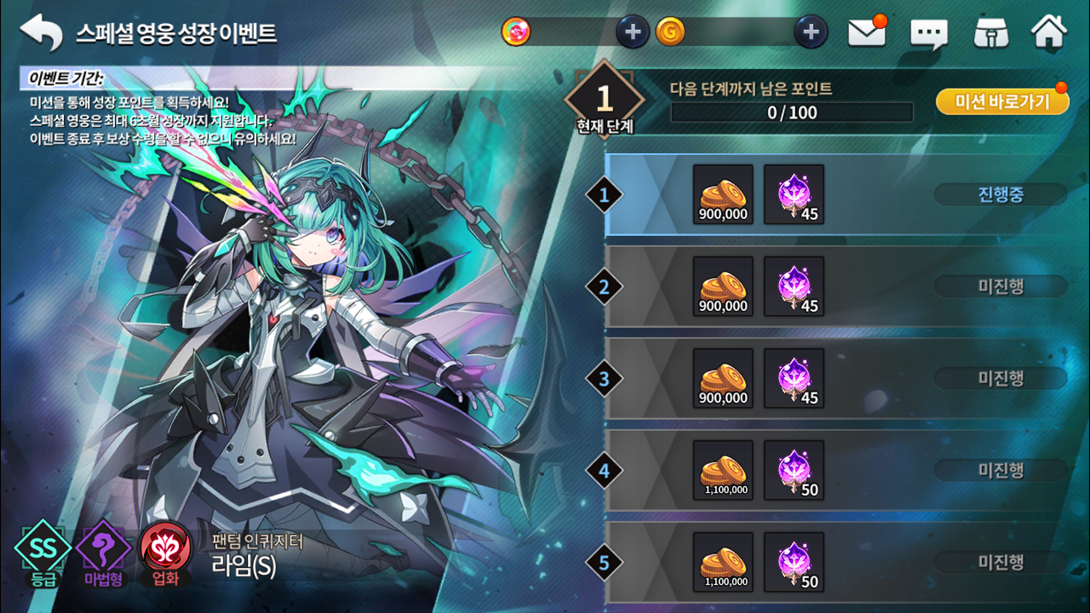The image size is (1090, 613).
Task: Open the chat speech bubble
Action: 929,34
